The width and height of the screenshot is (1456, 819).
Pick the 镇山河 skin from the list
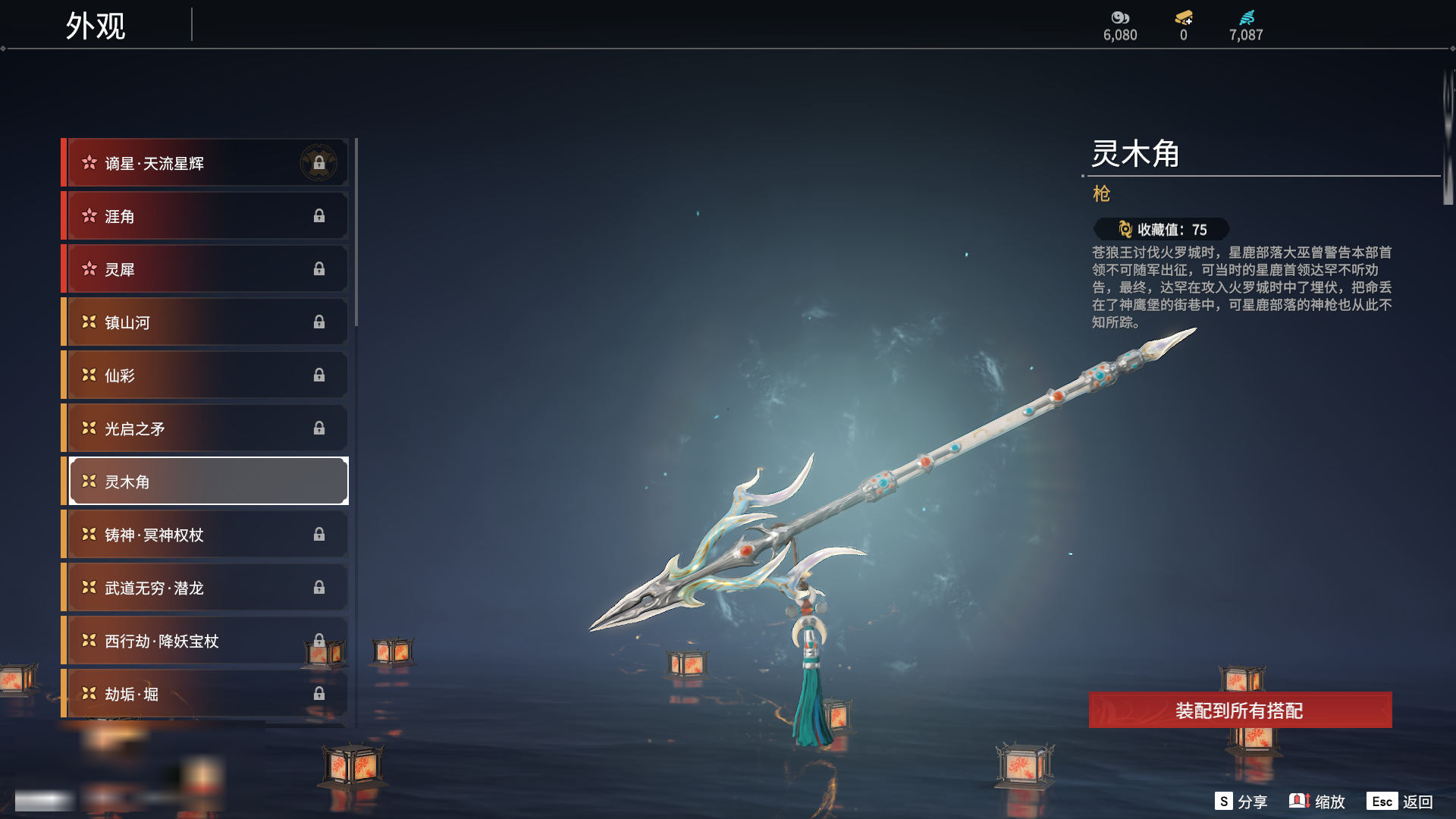[205, 322]
